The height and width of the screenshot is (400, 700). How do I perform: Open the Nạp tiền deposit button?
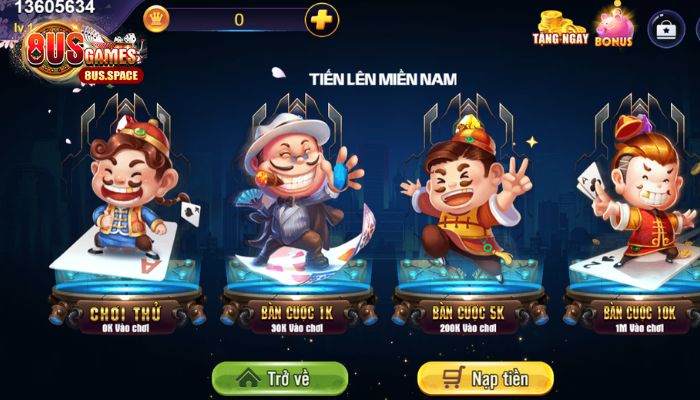coord(485,379)
